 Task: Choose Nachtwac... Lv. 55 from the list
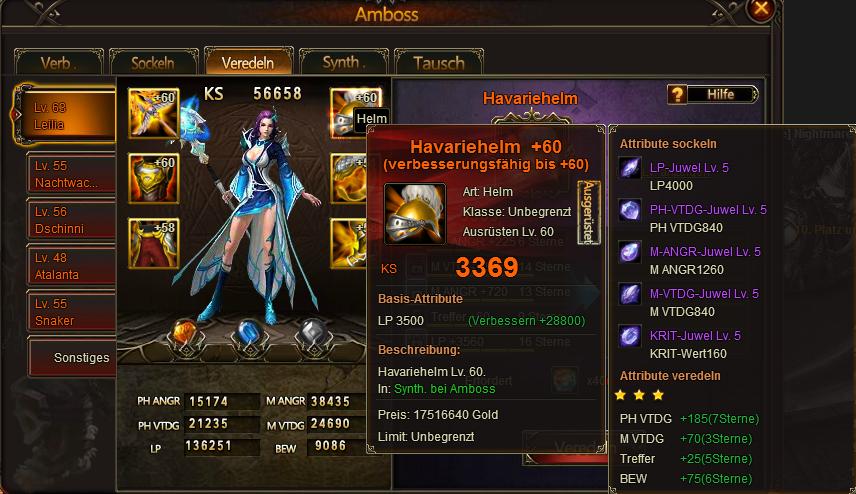pos(70,174)
